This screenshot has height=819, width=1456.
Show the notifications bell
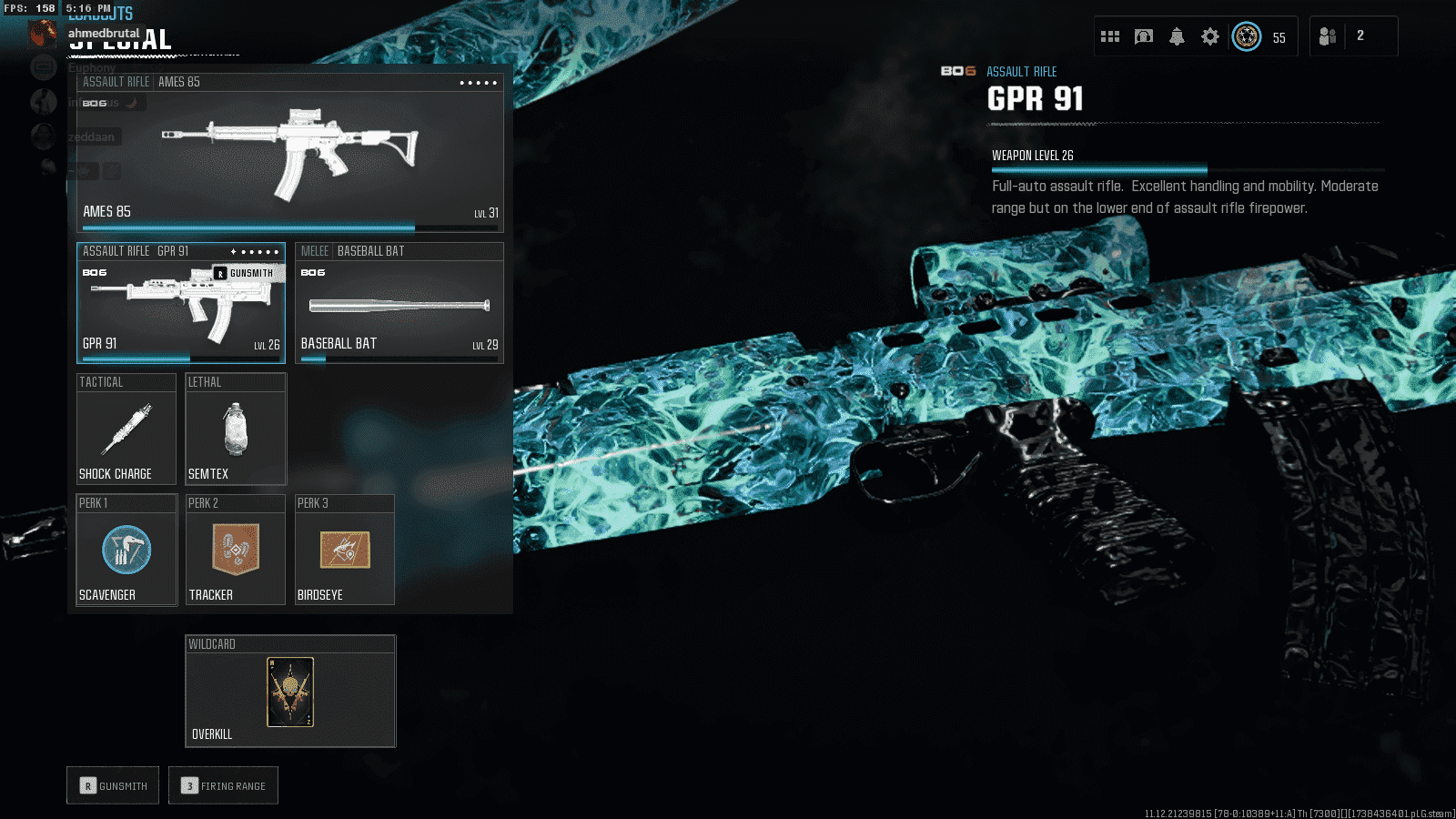(1177, 36)
